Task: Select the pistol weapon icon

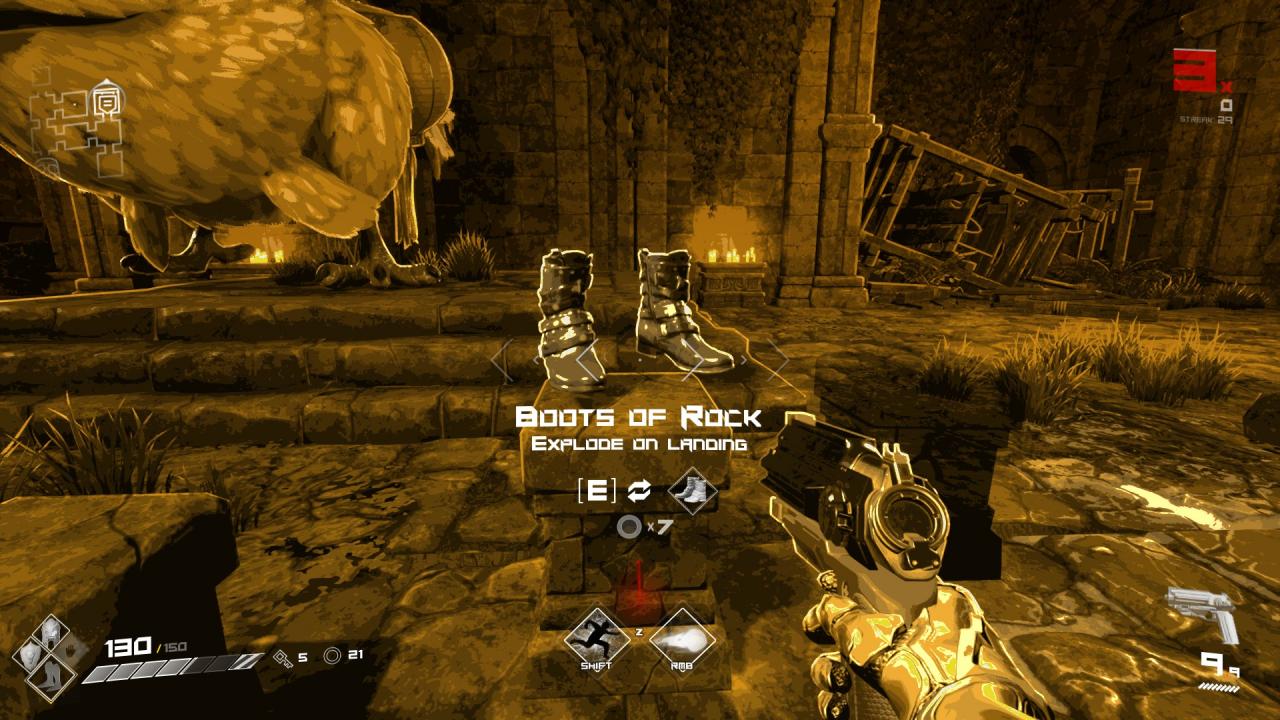Action: pyautogui.click(x=1201, y=614)
